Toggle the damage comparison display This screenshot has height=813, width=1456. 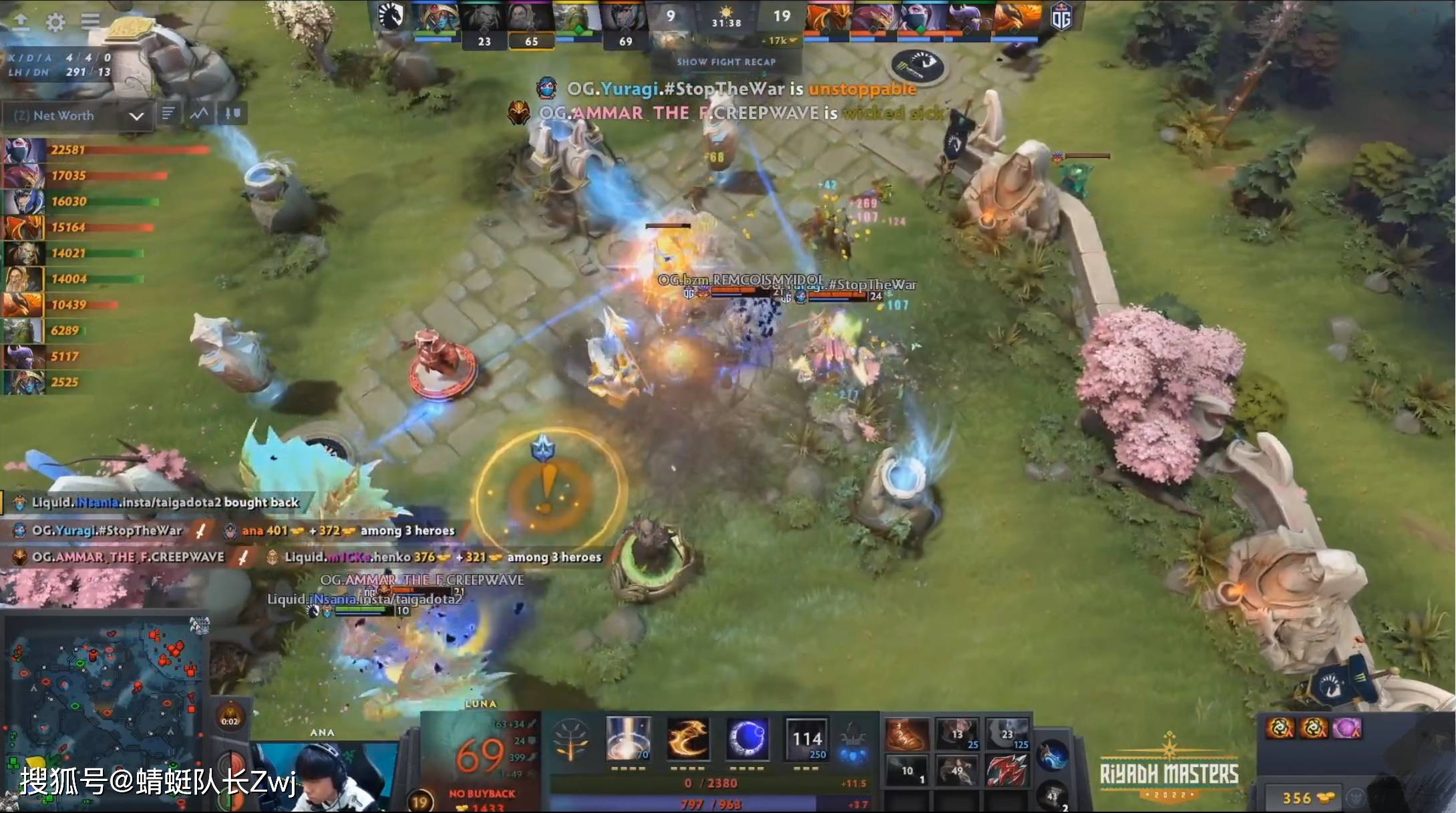tap(230, 114)
